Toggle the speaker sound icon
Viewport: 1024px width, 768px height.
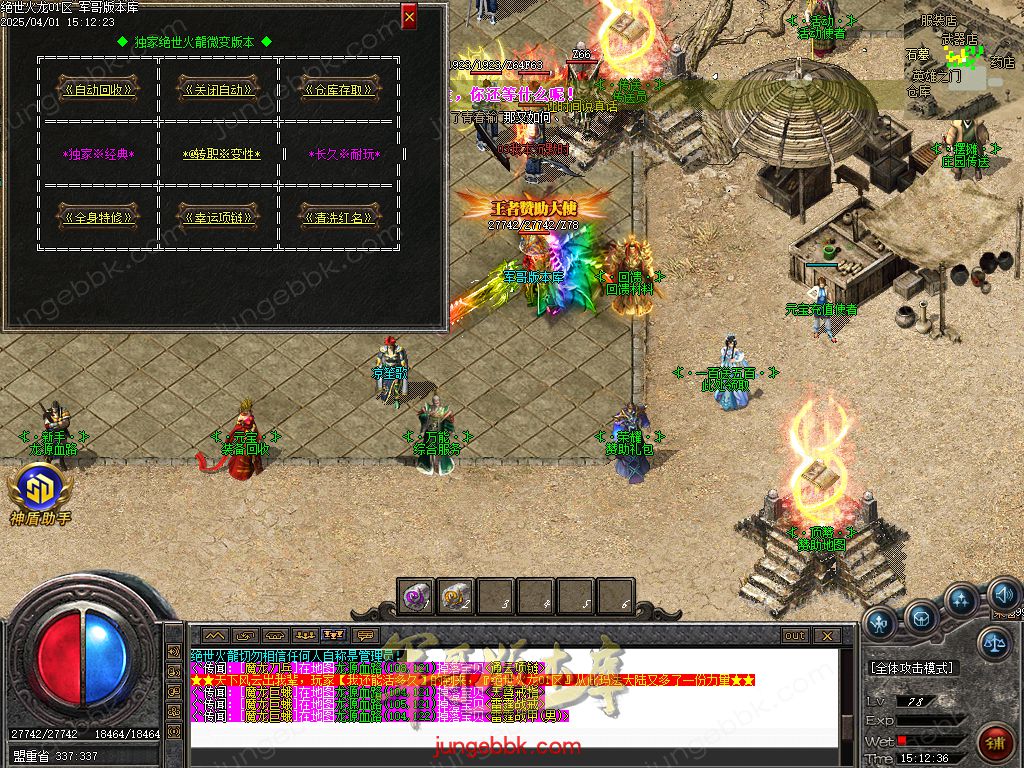coord(1003,596)
